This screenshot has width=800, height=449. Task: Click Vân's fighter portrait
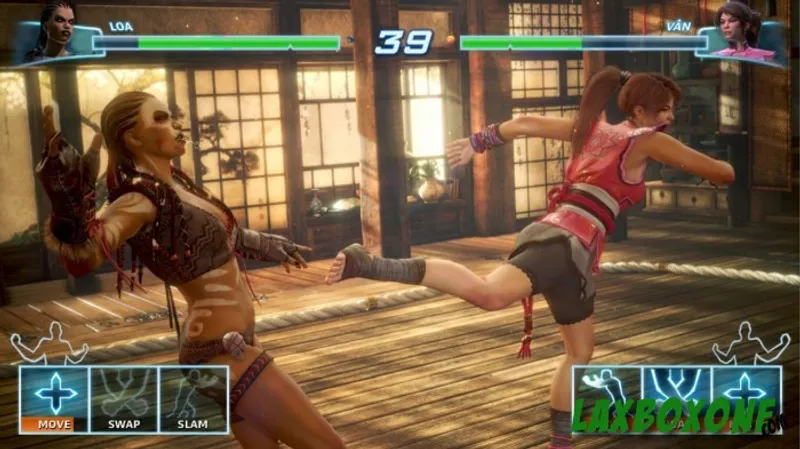tap(742, 30)
